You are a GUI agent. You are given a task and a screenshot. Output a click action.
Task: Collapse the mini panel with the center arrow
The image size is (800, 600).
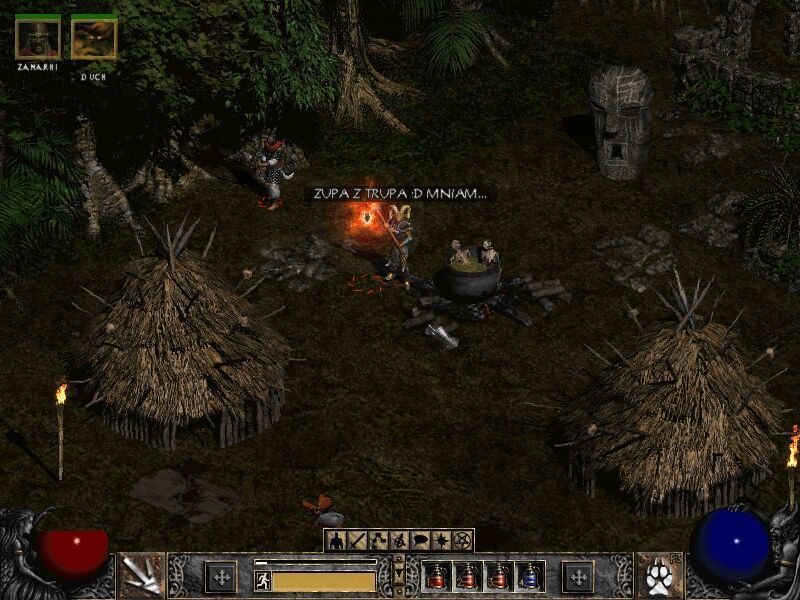(400, 576)
